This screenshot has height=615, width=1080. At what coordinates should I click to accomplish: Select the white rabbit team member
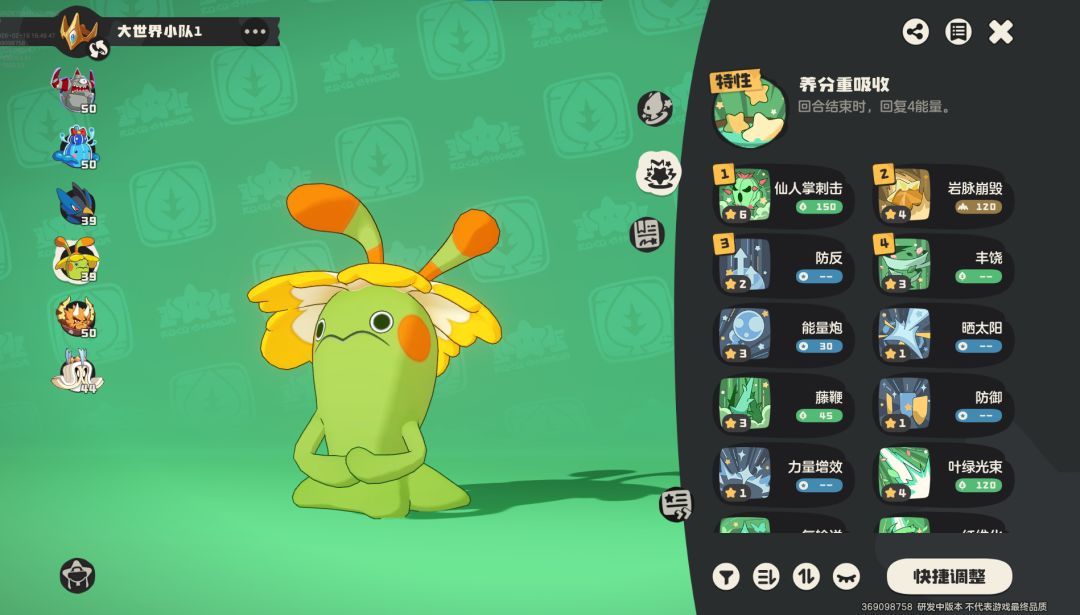(75, 371)
